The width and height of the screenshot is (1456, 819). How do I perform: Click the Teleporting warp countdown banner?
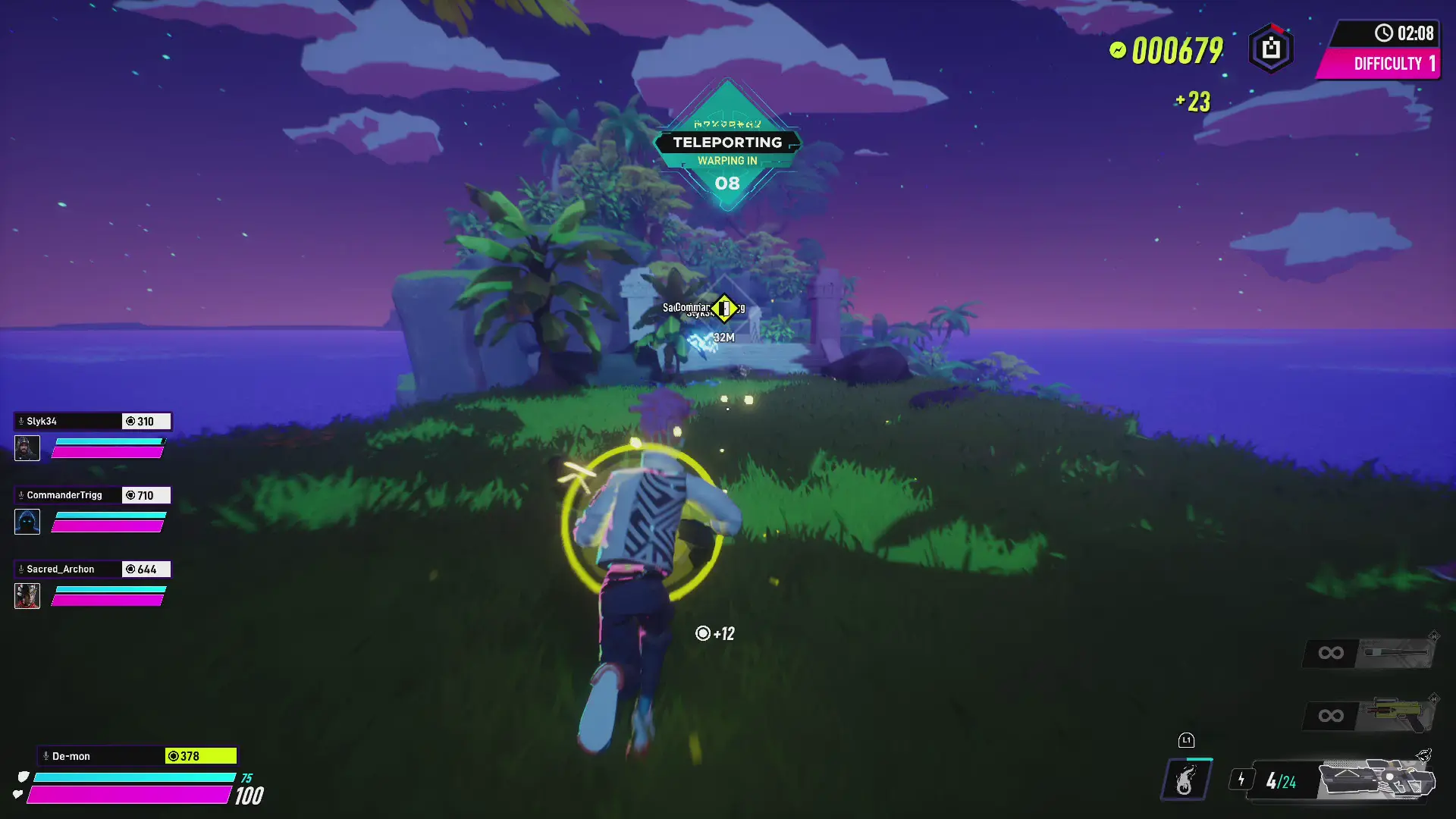(727, 144)
